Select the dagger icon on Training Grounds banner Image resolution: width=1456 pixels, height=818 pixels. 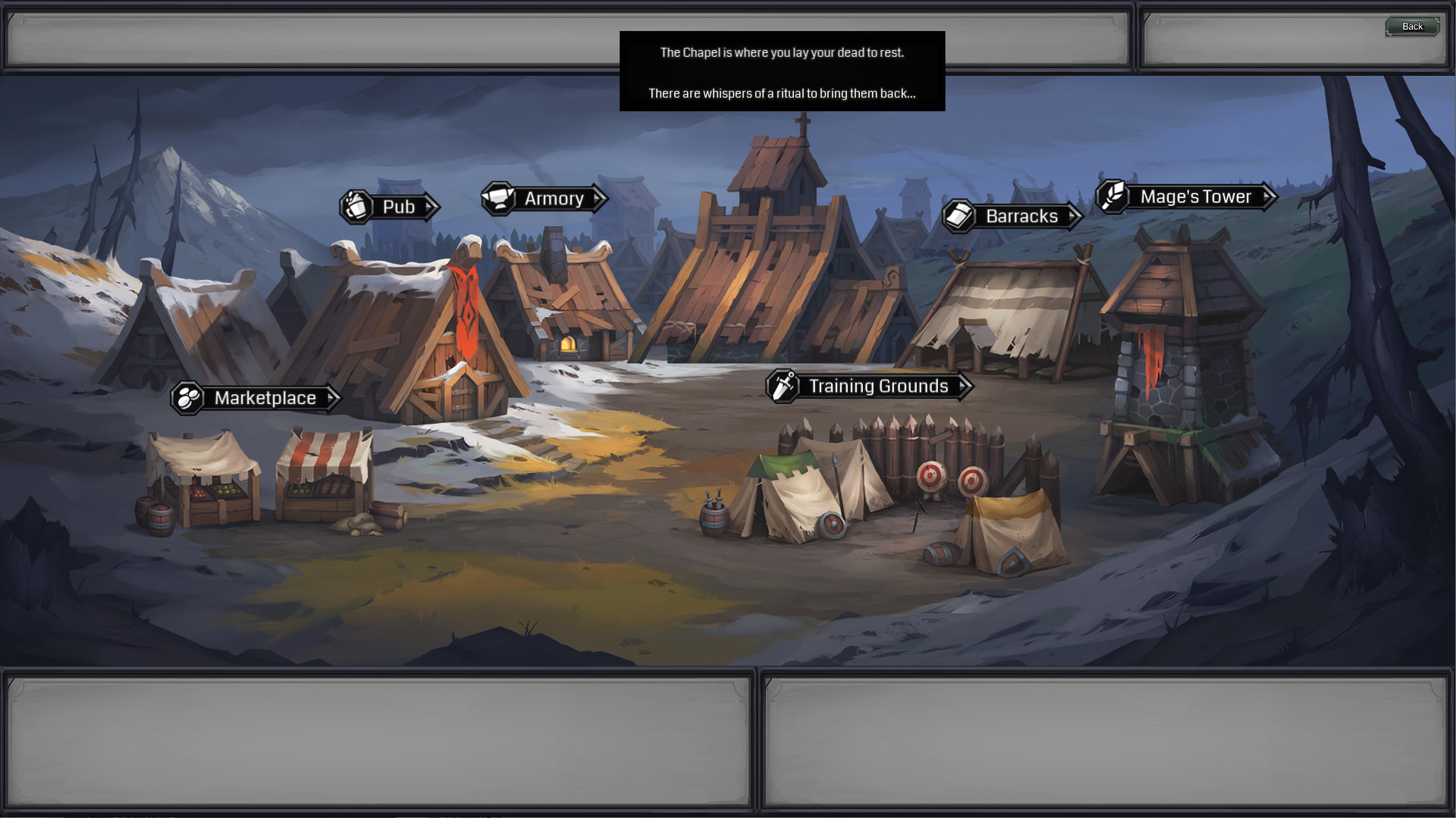781,386
